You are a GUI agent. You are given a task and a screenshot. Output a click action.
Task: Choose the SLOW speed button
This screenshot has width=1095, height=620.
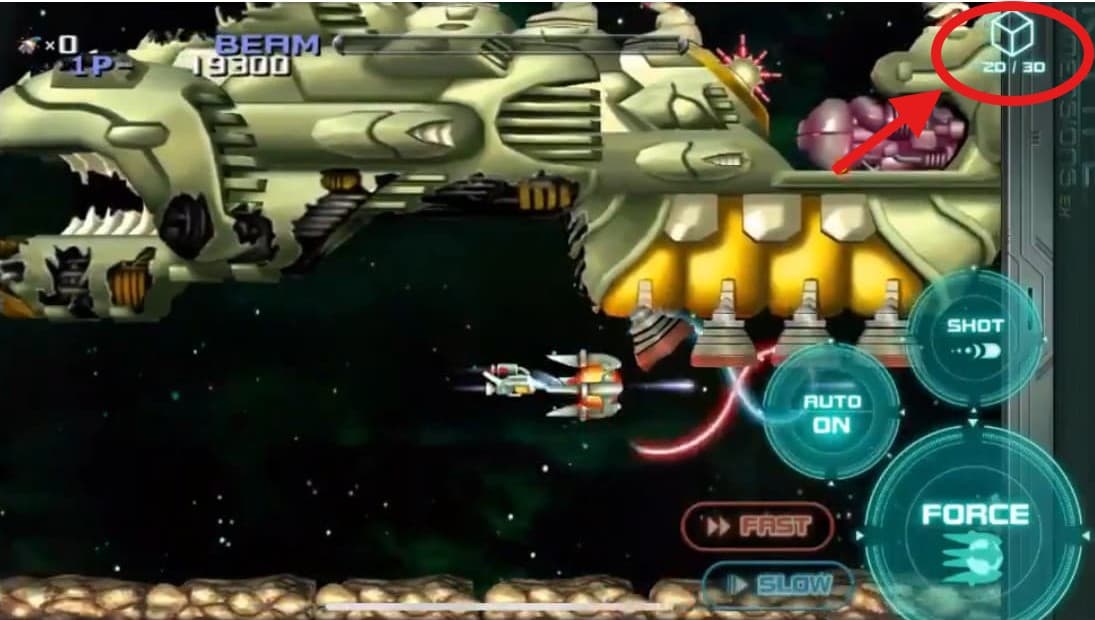tap(777, 584)
